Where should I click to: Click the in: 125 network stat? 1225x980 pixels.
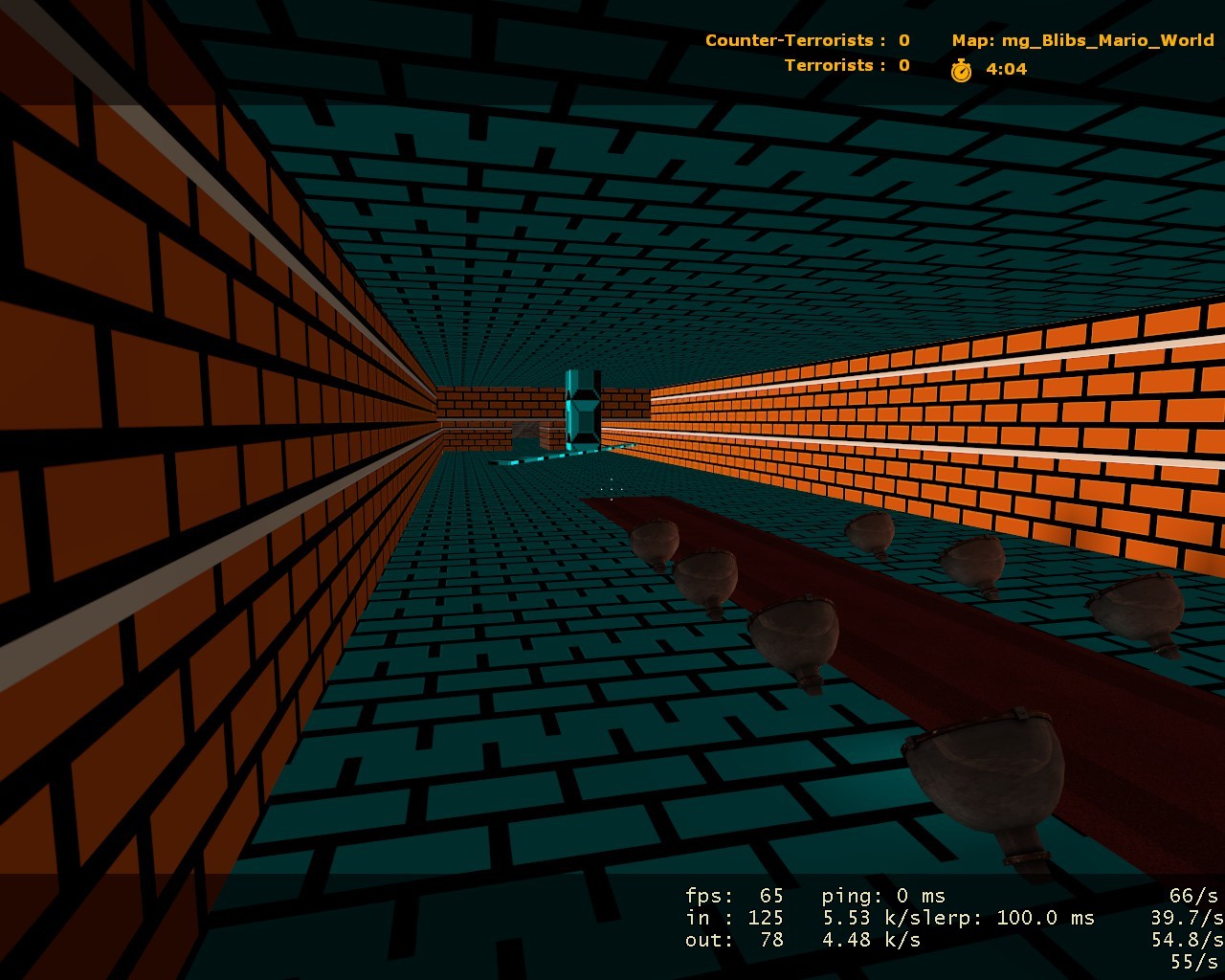point(737,918)
